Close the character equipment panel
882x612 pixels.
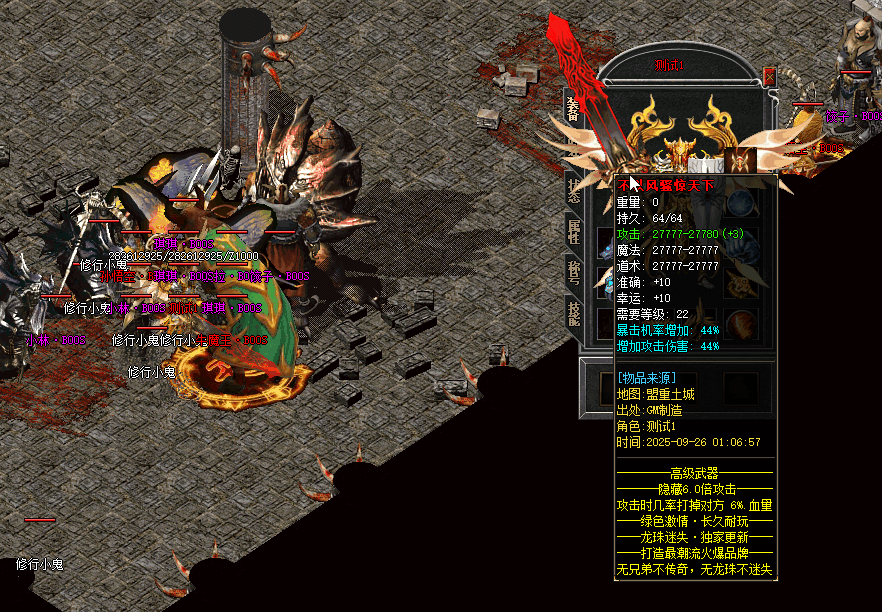[769, 76]
